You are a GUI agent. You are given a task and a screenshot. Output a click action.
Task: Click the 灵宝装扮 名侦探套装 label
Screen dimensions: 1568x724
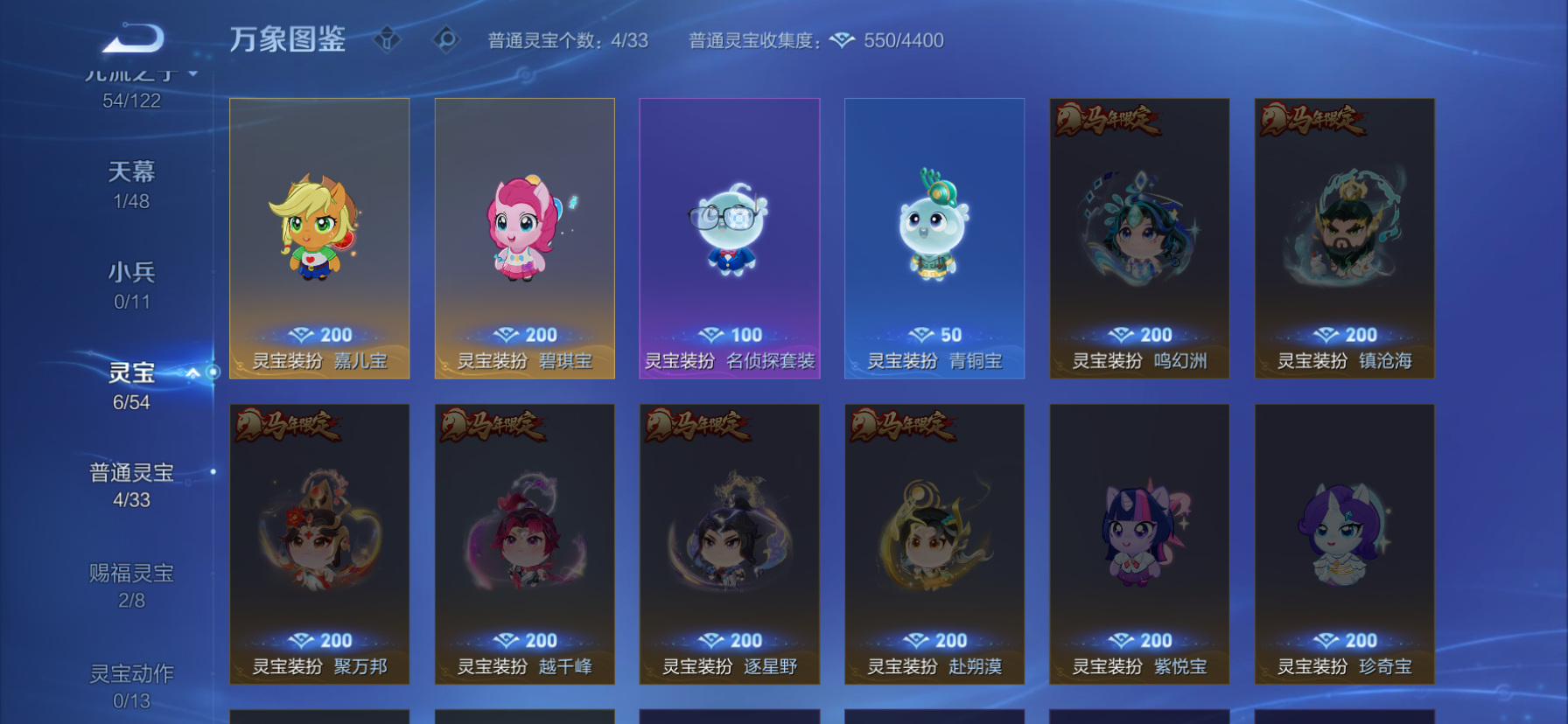click(730, 359)
